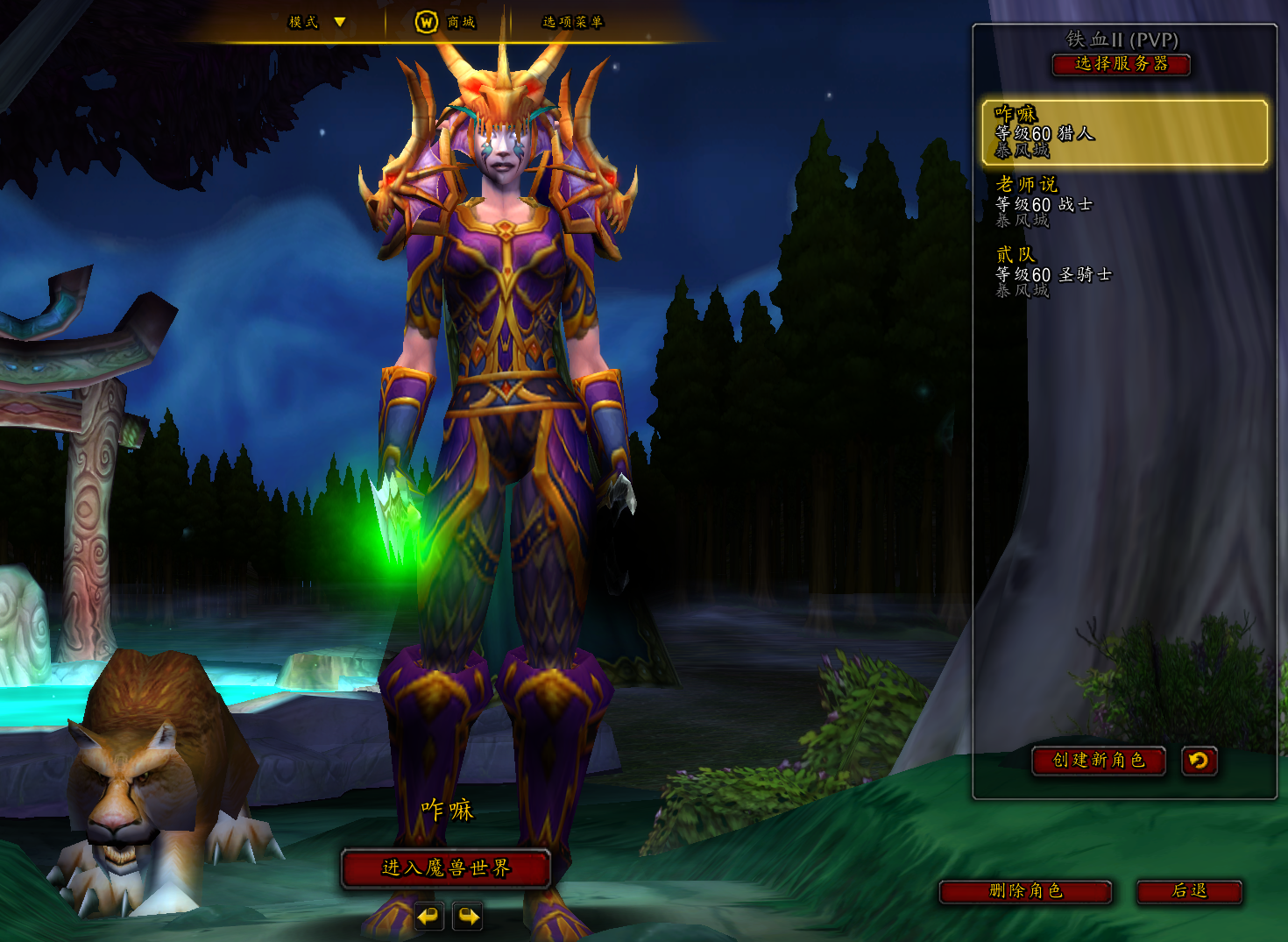Click the yellow undo arrow button
The height and width of the screenshot is (942, 1288).
(x=1199, y=761)
